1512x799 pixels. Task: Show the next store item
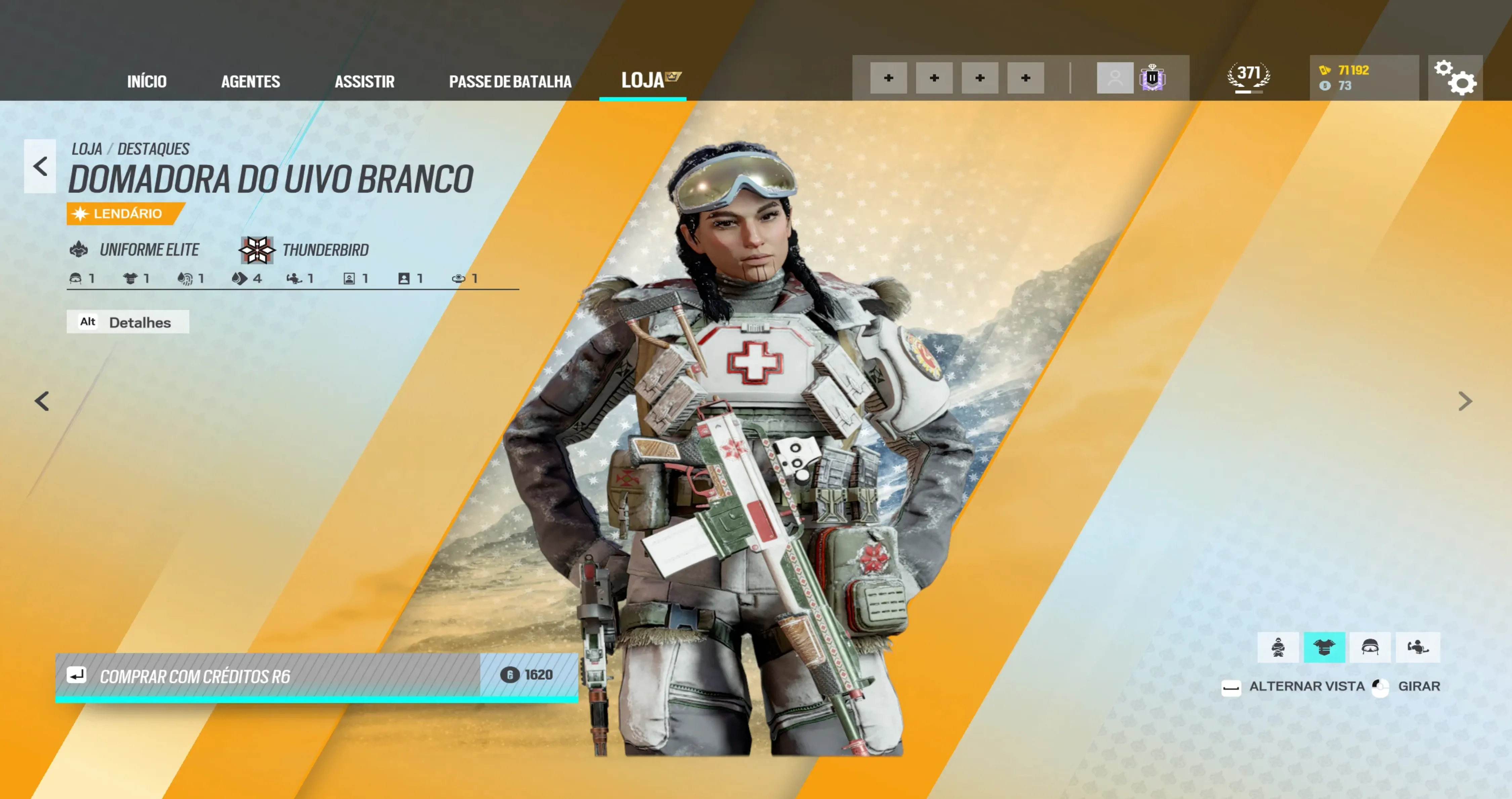1465,402
